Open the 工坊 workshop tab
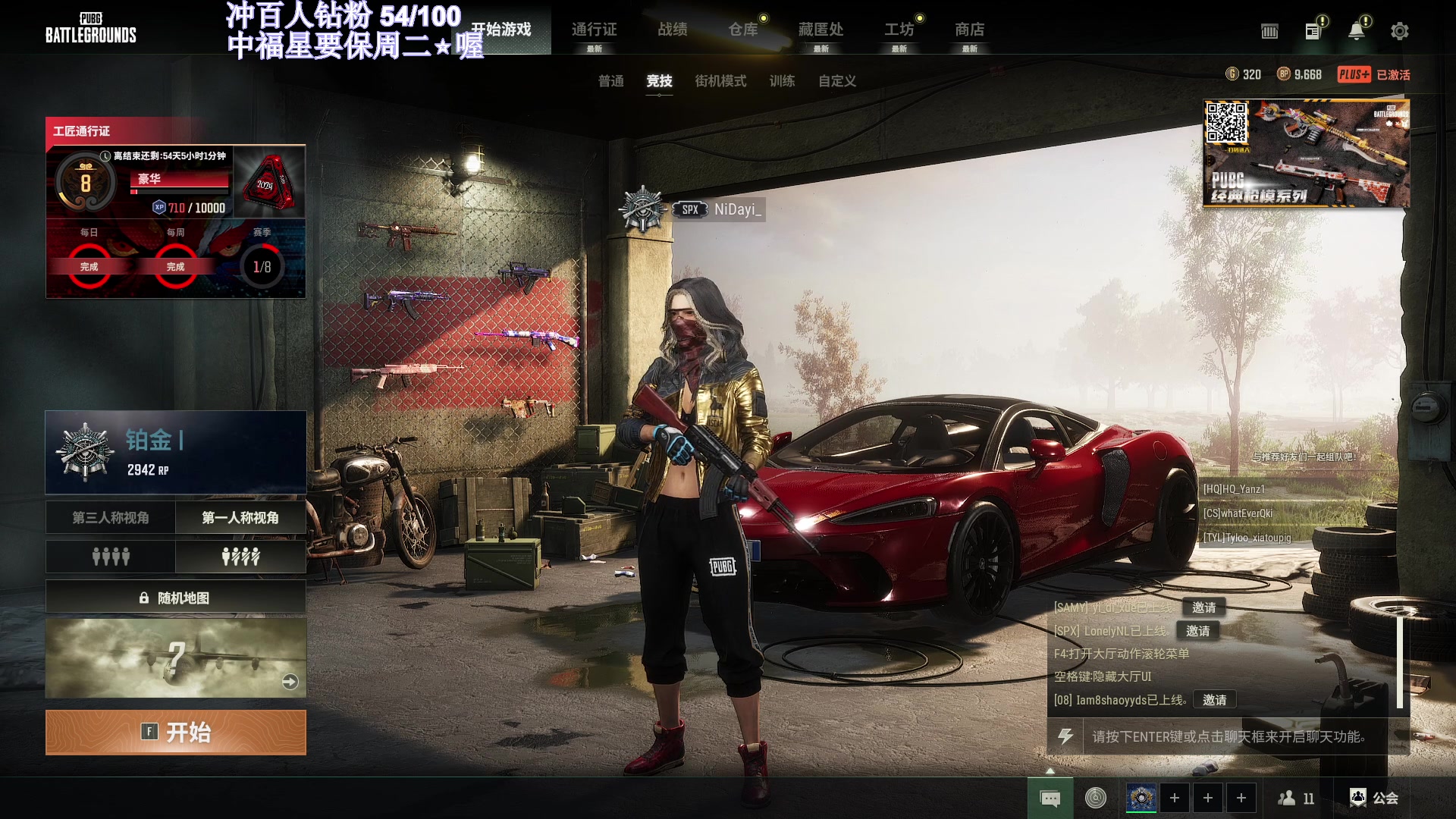 [x=899, y=30]
